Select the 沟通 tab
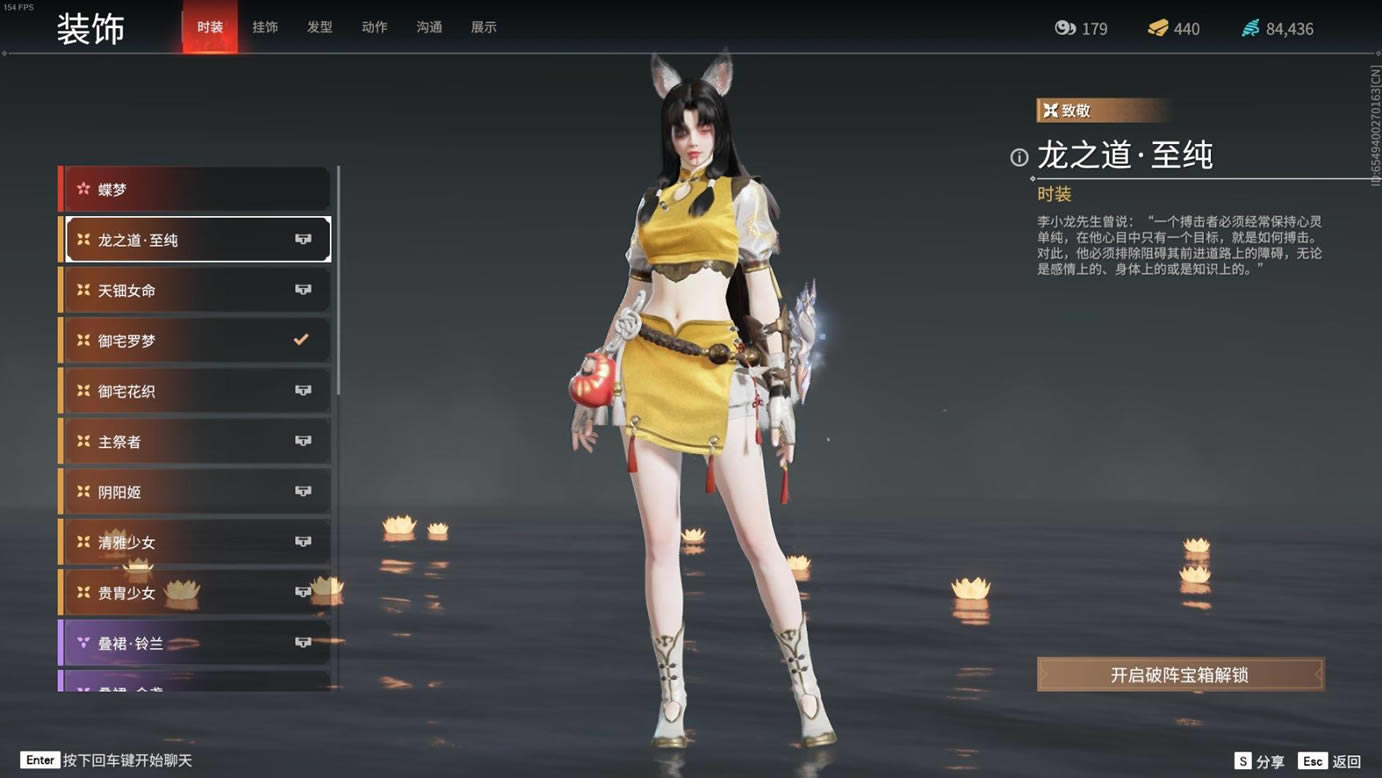1382x778 pixels. (x=429, y=27)
